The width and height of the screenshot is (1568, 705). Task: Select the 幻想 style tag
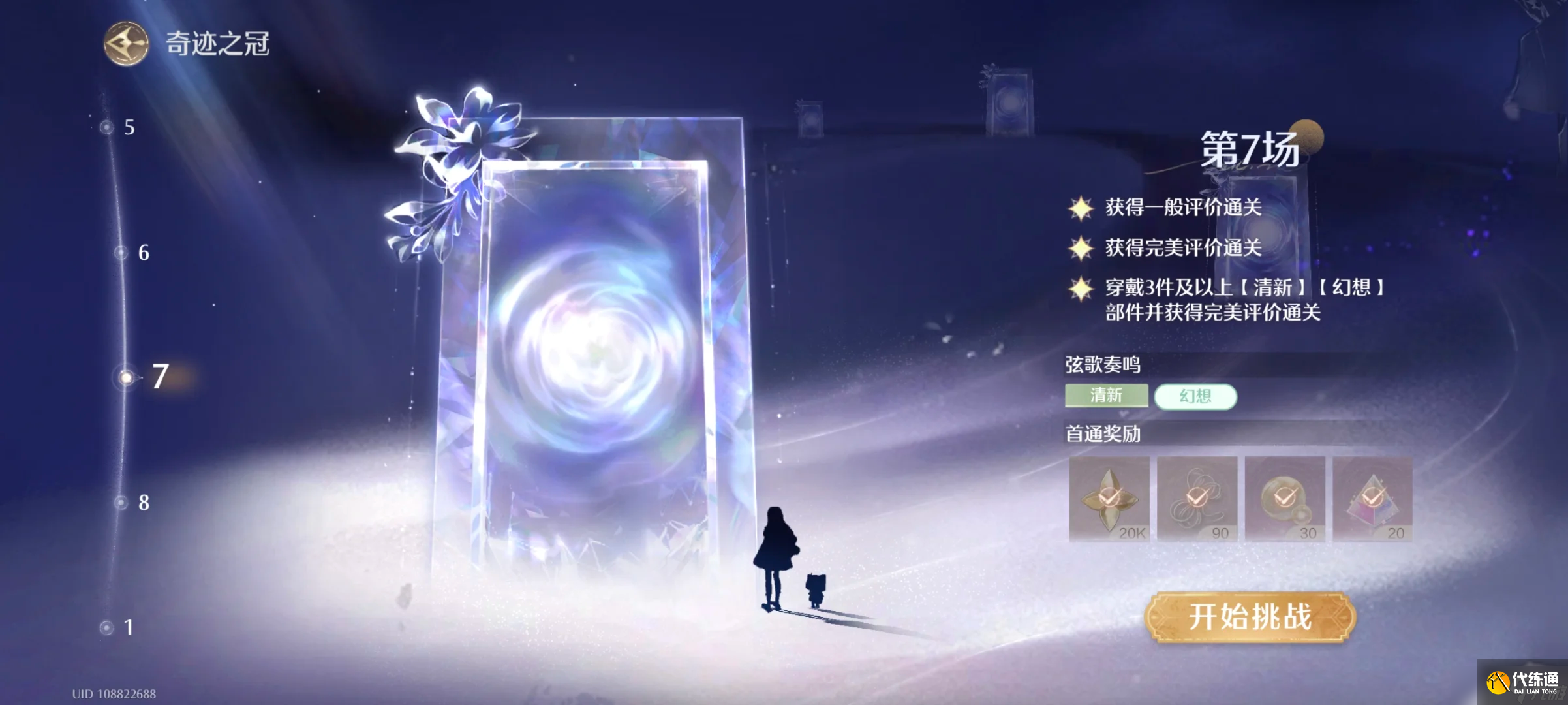[x=1196, y=396]
